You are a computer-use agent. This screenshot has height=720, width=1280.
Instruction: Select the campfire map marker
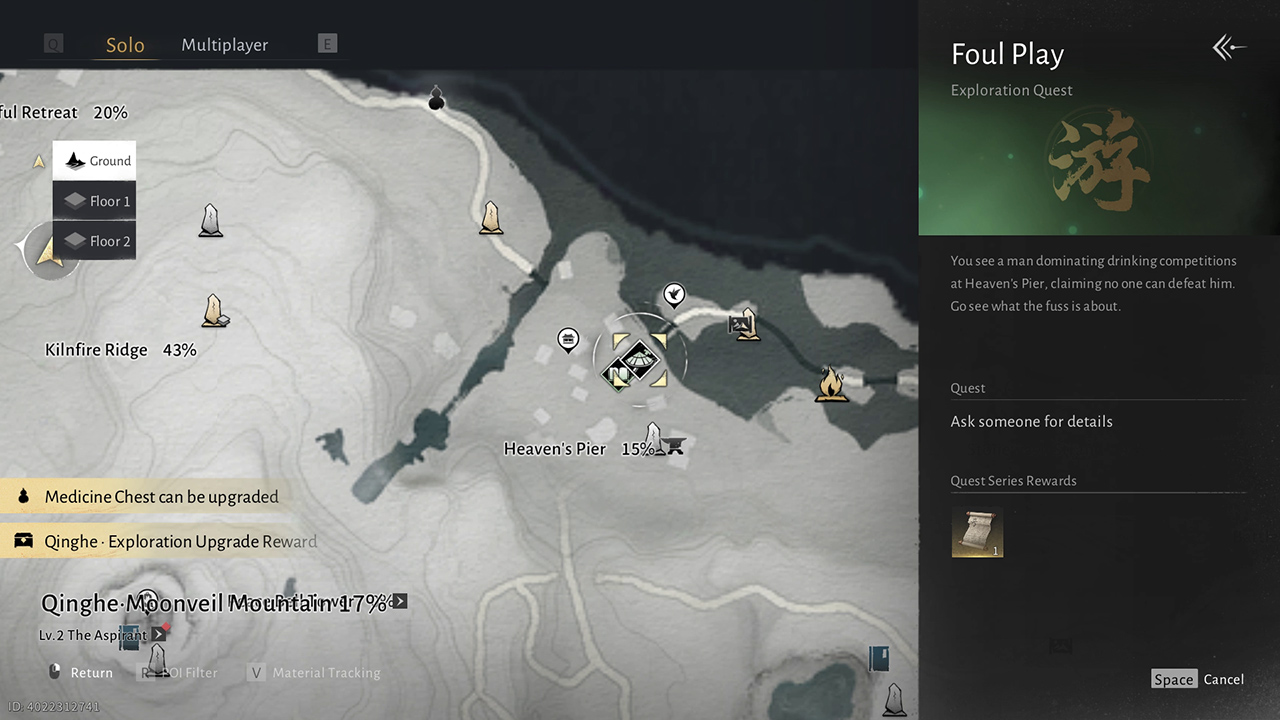click(x=830, y=383)
